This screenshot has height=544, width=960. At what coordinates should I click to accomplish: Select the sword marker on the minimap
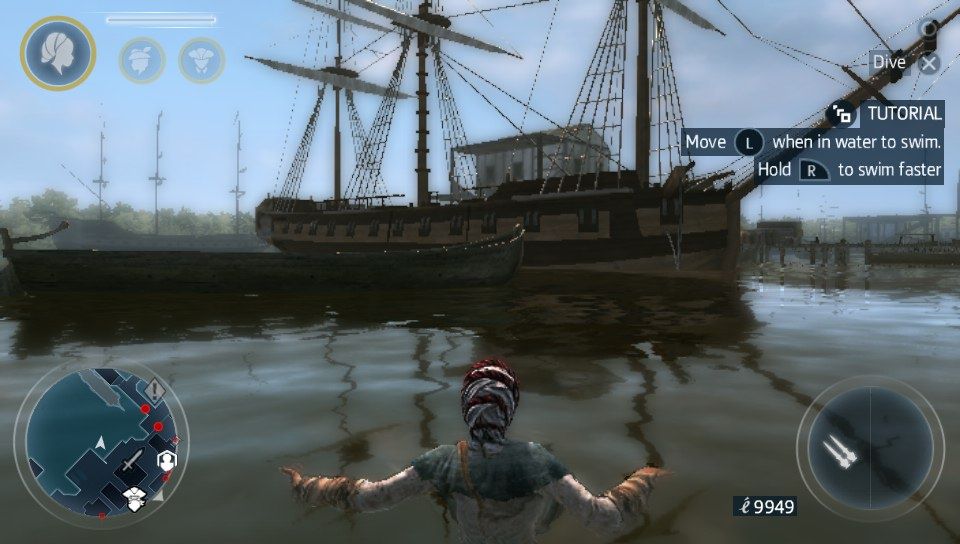click(132, 461)
